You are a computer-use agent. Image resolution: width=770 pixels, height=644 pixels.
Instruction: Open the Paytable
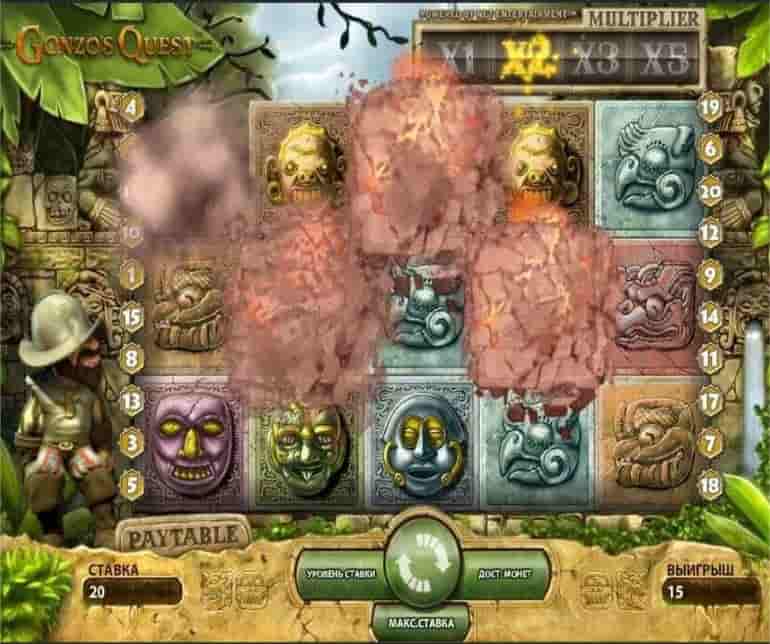[181, 533]
